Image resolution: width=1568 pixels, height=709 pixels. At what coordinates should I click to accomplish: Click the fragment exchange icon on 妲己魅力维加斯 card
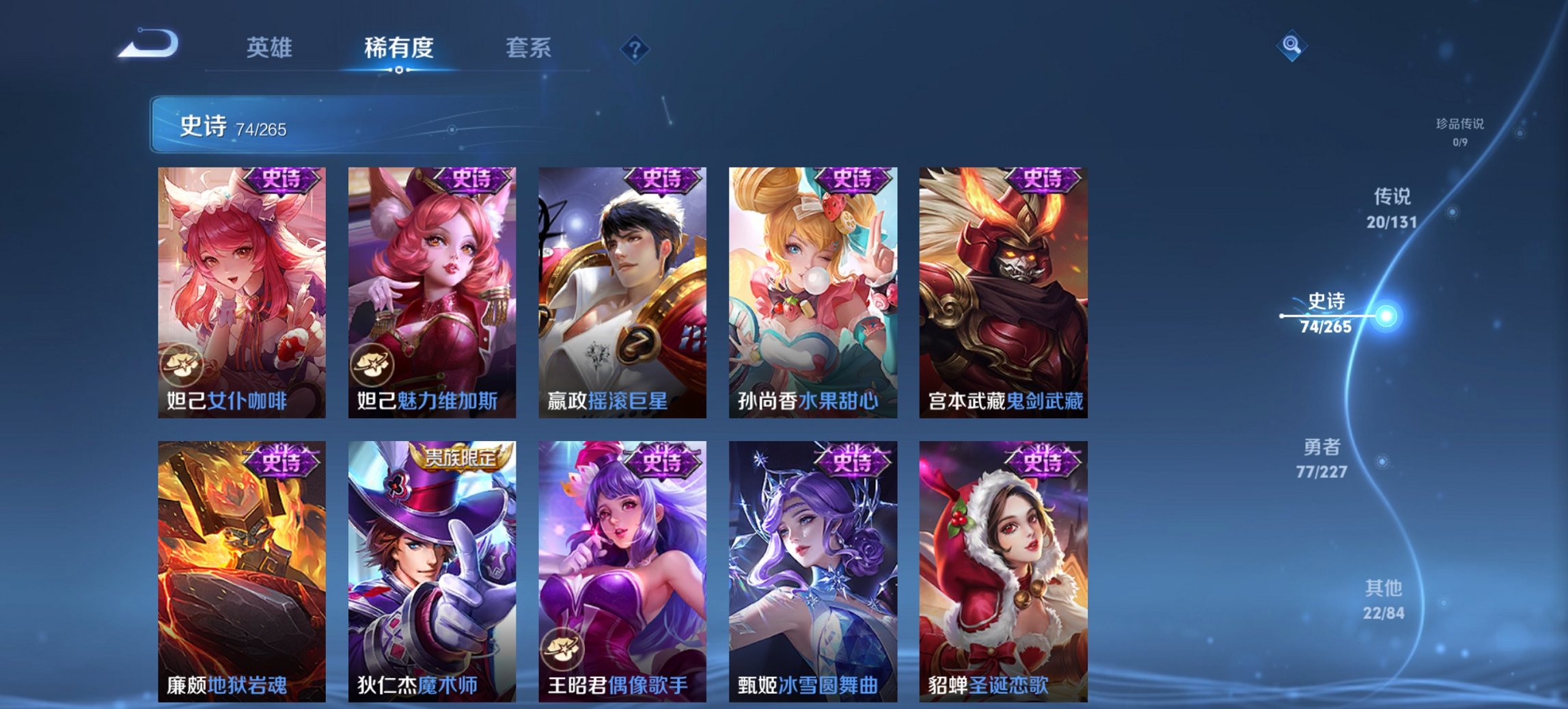[372, 364]
